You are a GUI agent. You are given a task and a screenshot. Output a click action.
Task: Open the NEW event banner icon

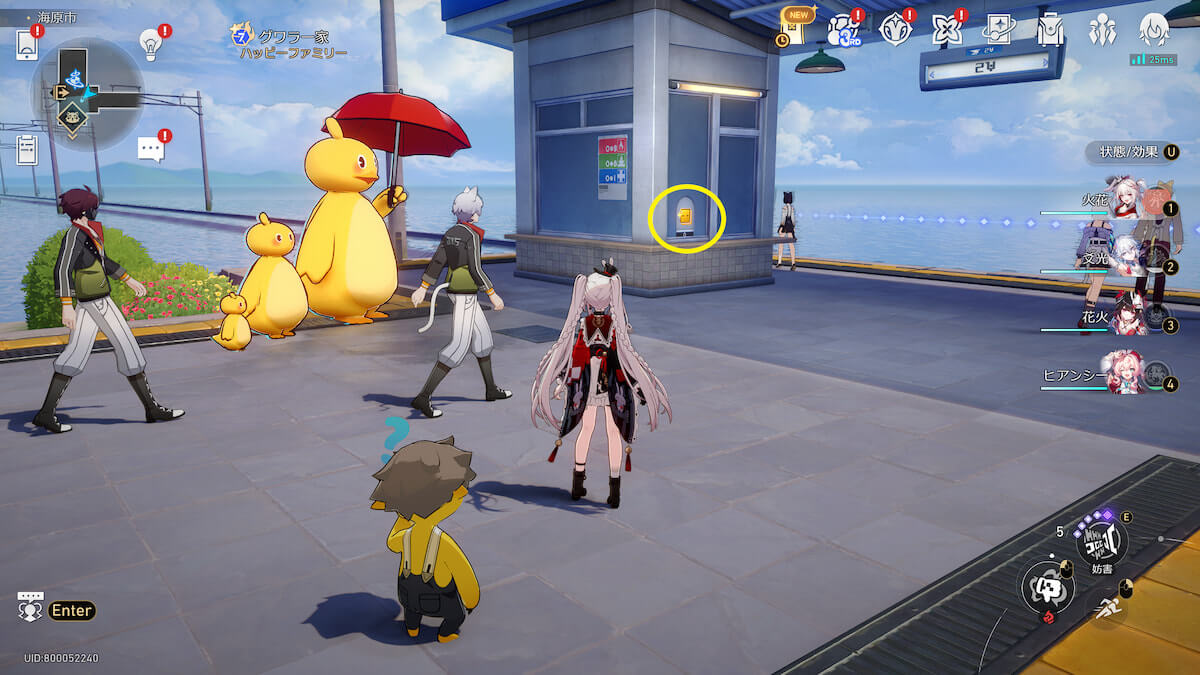(x=794, y=27)
